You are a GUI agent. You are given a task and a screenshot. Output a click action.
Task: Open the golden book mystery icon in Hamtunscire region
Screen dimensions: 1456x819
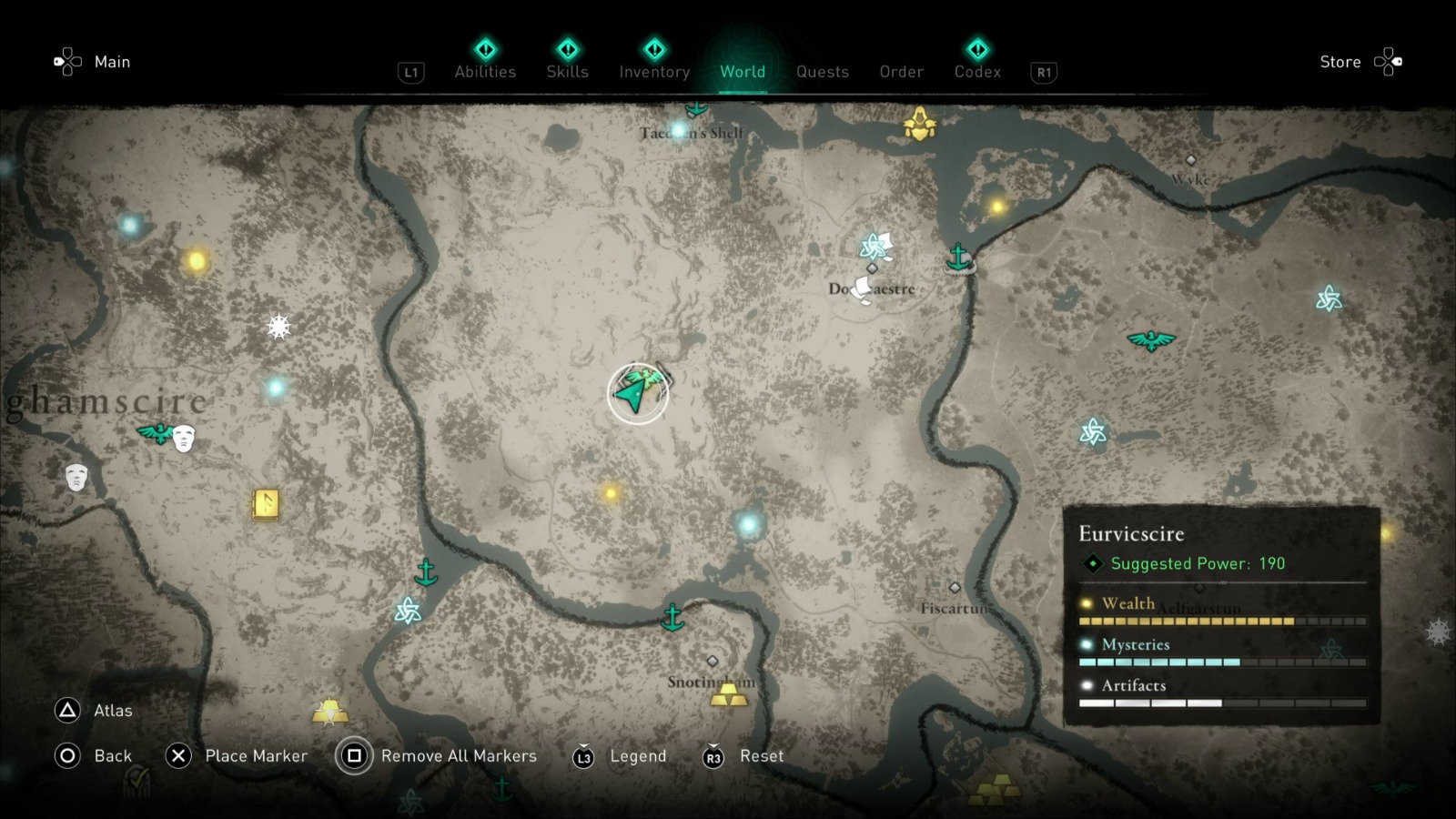(x=265, y=506)
